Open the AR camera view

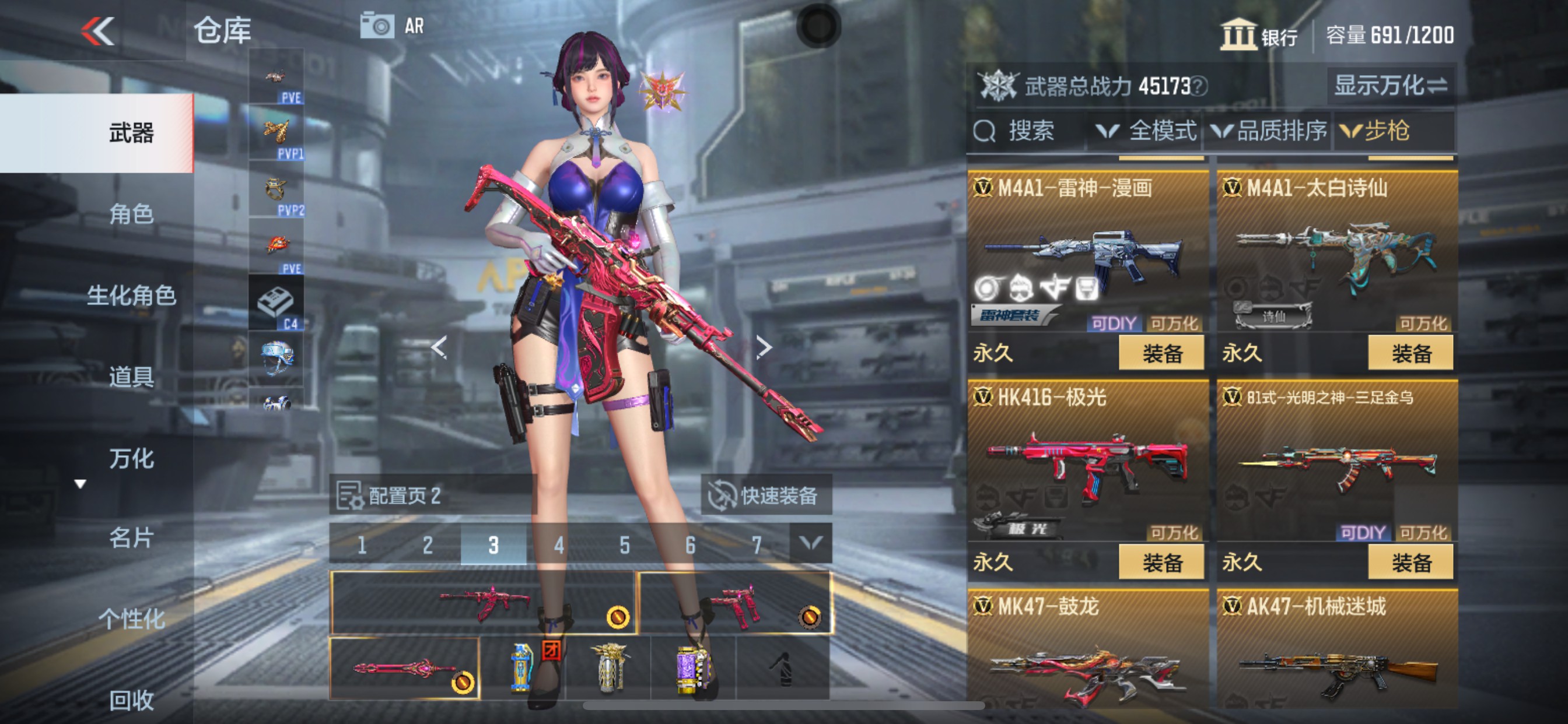tap(392, 26)
